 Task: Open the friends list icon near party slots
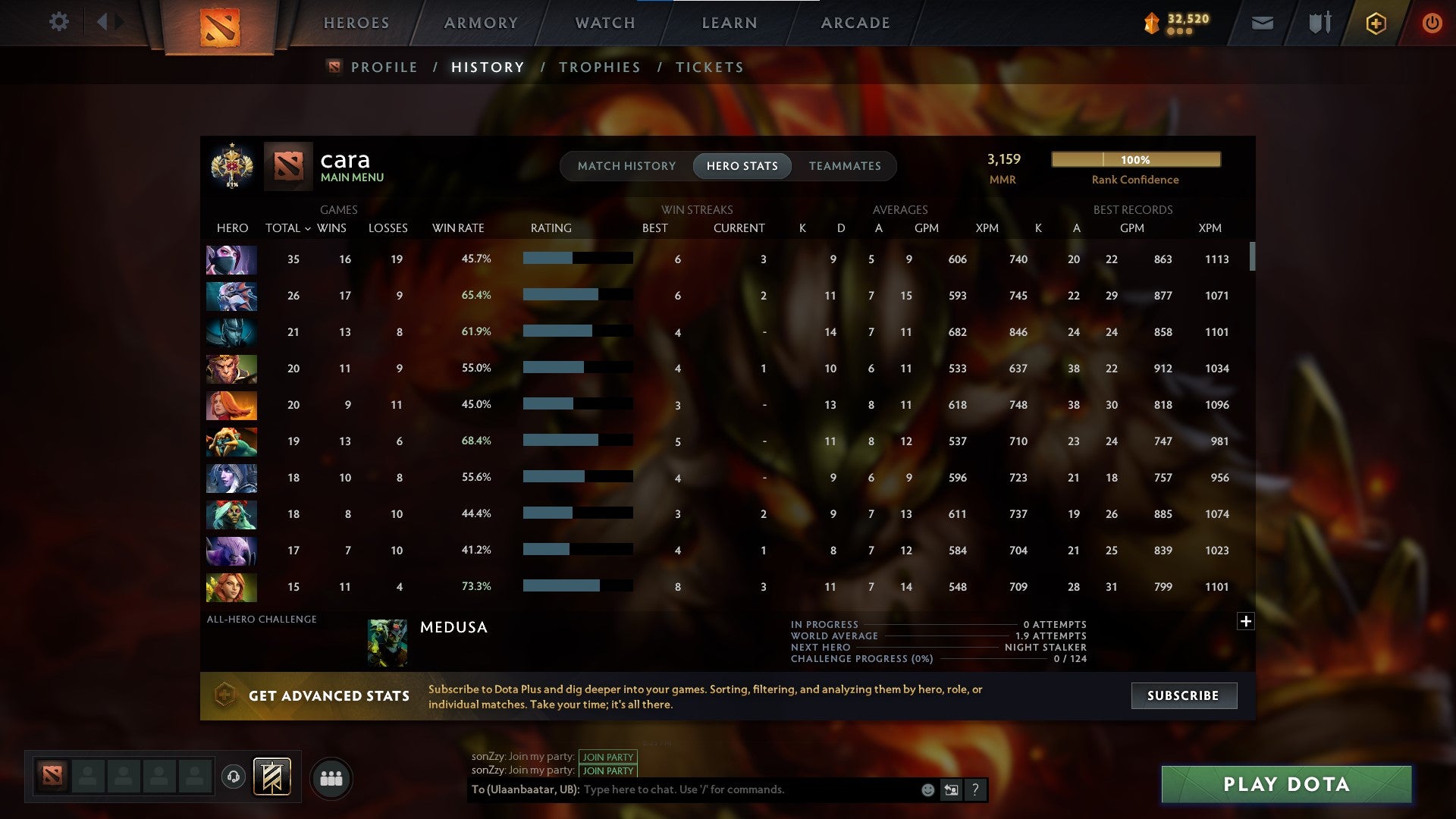(x=331, y=777)
